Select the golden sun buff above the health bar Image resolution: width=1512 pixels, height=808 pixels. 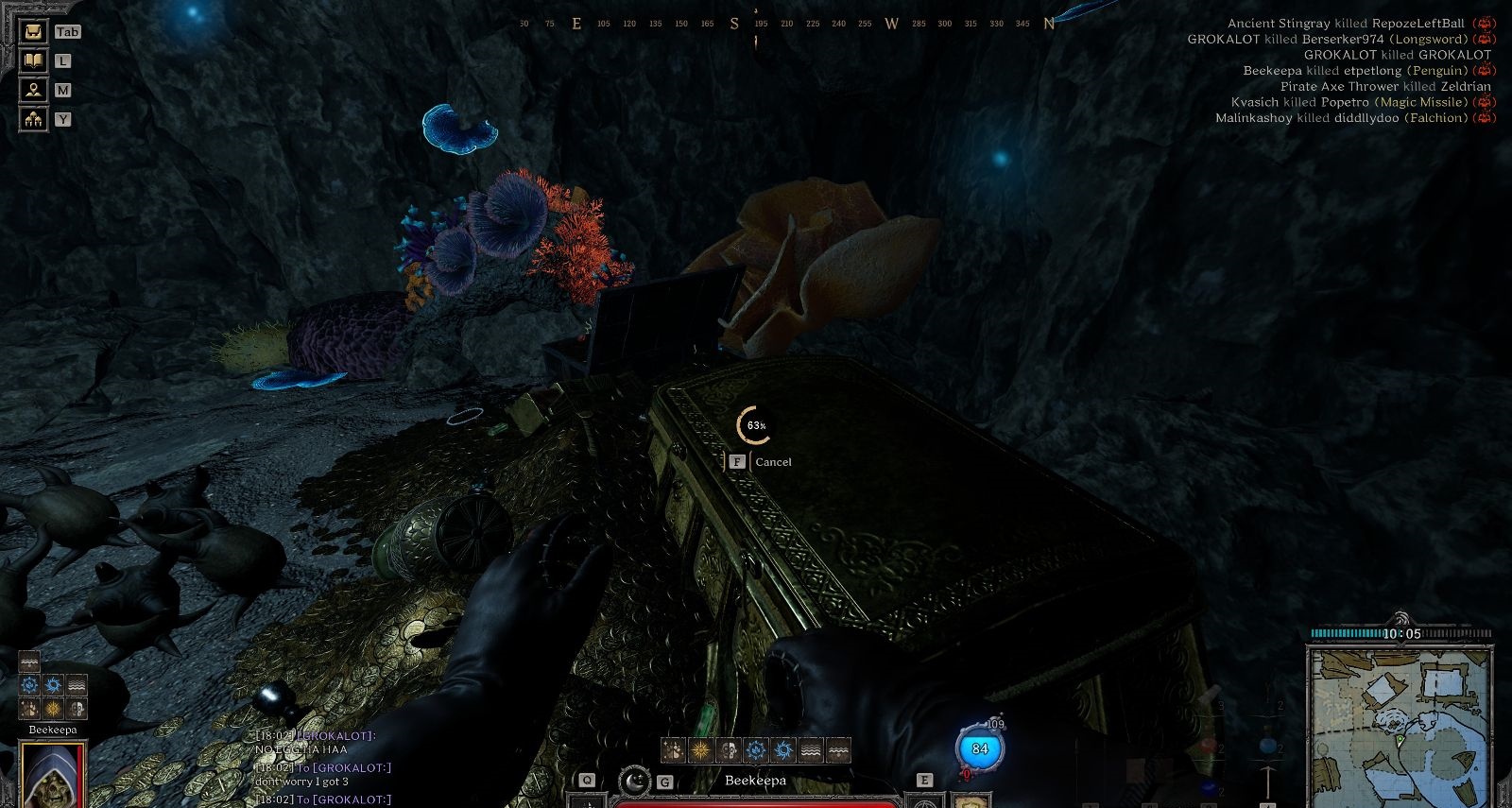pyautogui.click(x=700, y=750)
